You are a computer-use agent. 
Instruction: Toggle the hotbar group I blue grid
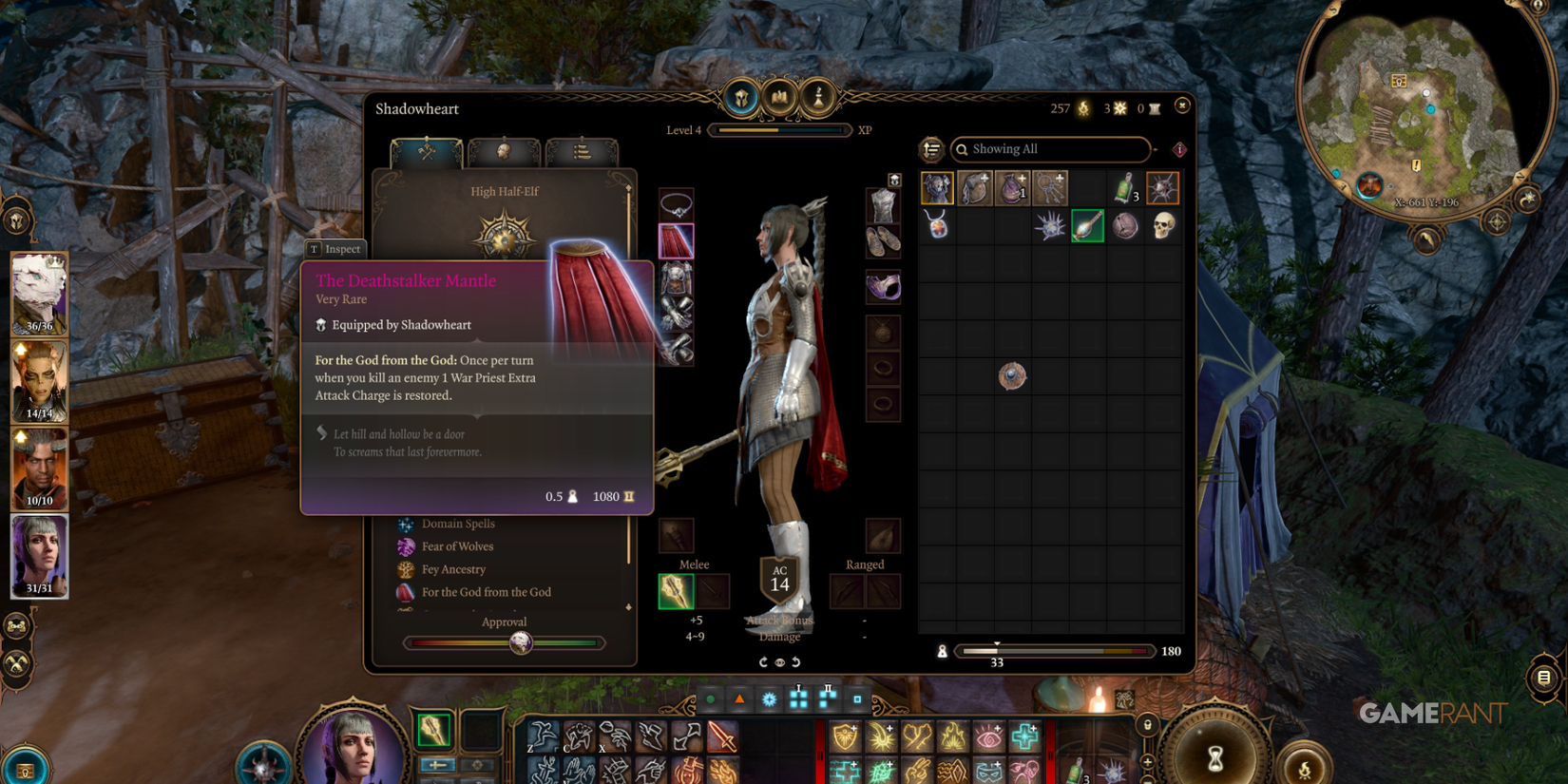800,699
